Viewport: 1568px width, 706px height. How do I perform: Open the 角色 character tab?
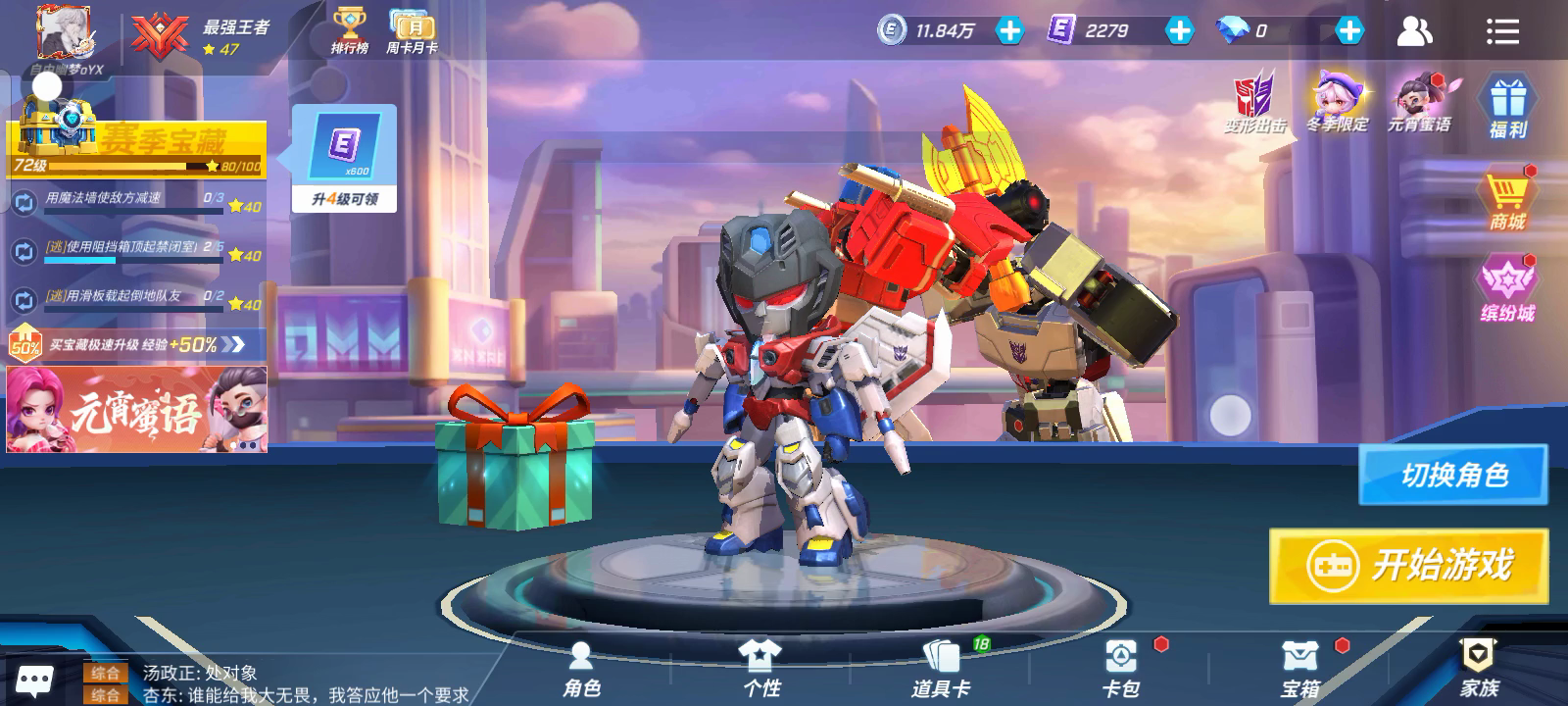pos(581,669)
